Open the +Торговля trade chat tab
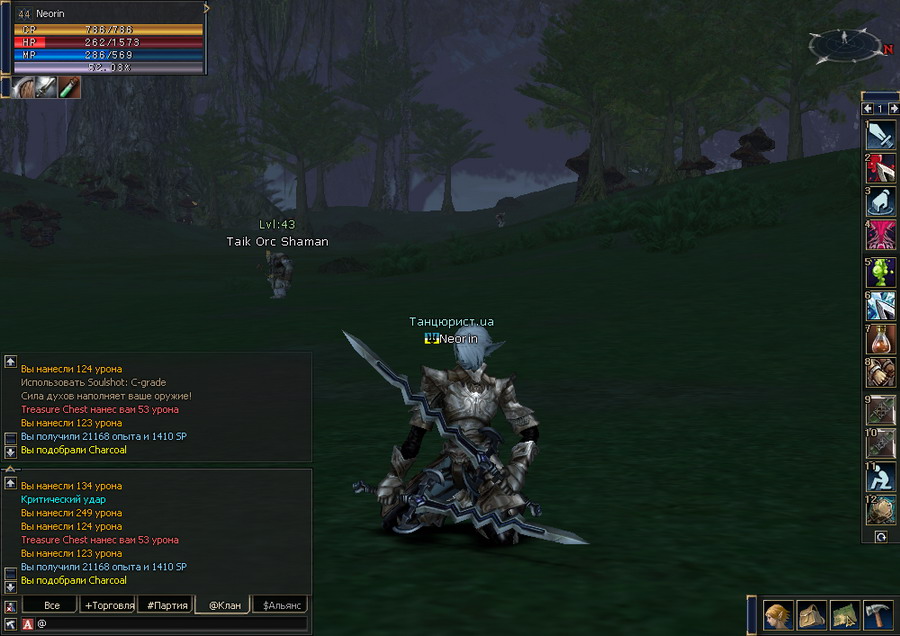 [x=109, y=605]
